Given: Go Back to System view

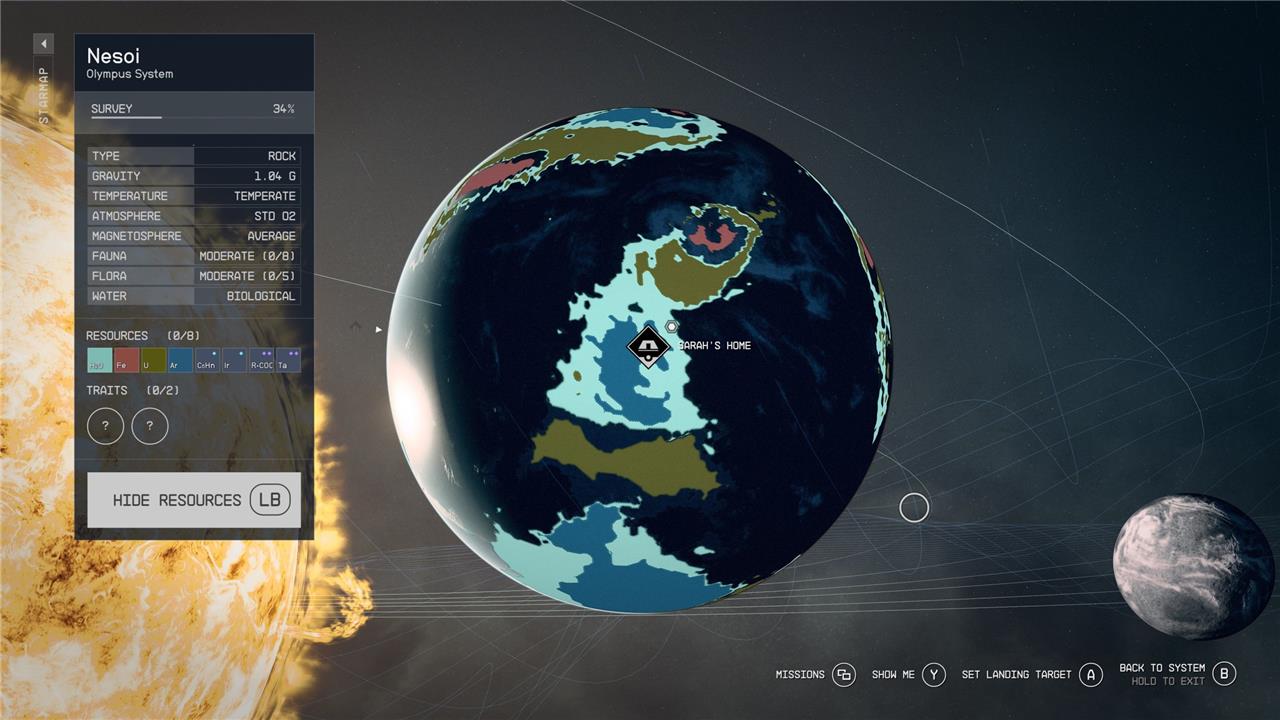Looking at the screenshot, I should 1224,673.
